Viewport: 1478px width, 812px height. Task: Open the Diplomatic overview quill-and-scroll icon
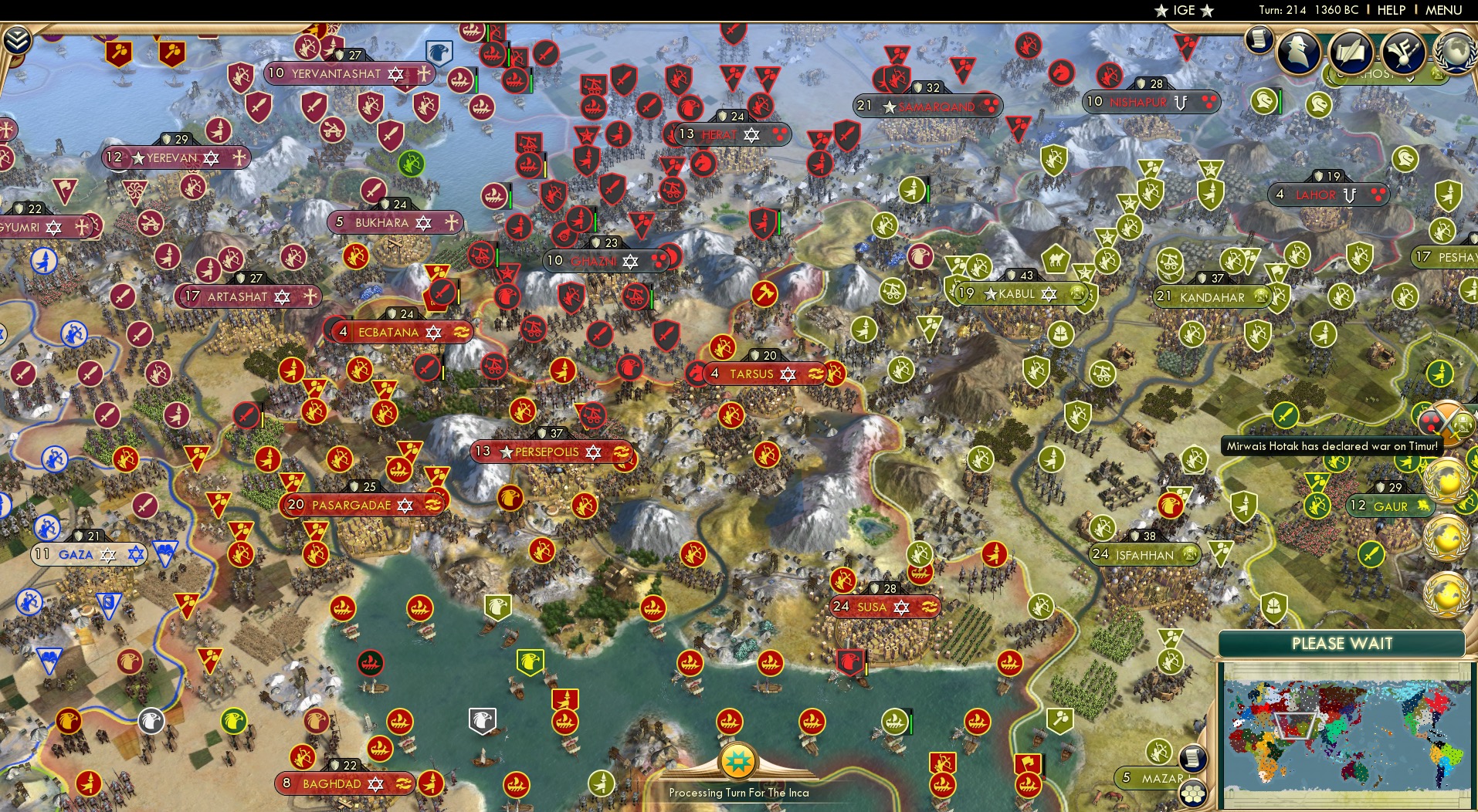(1353, 52)
